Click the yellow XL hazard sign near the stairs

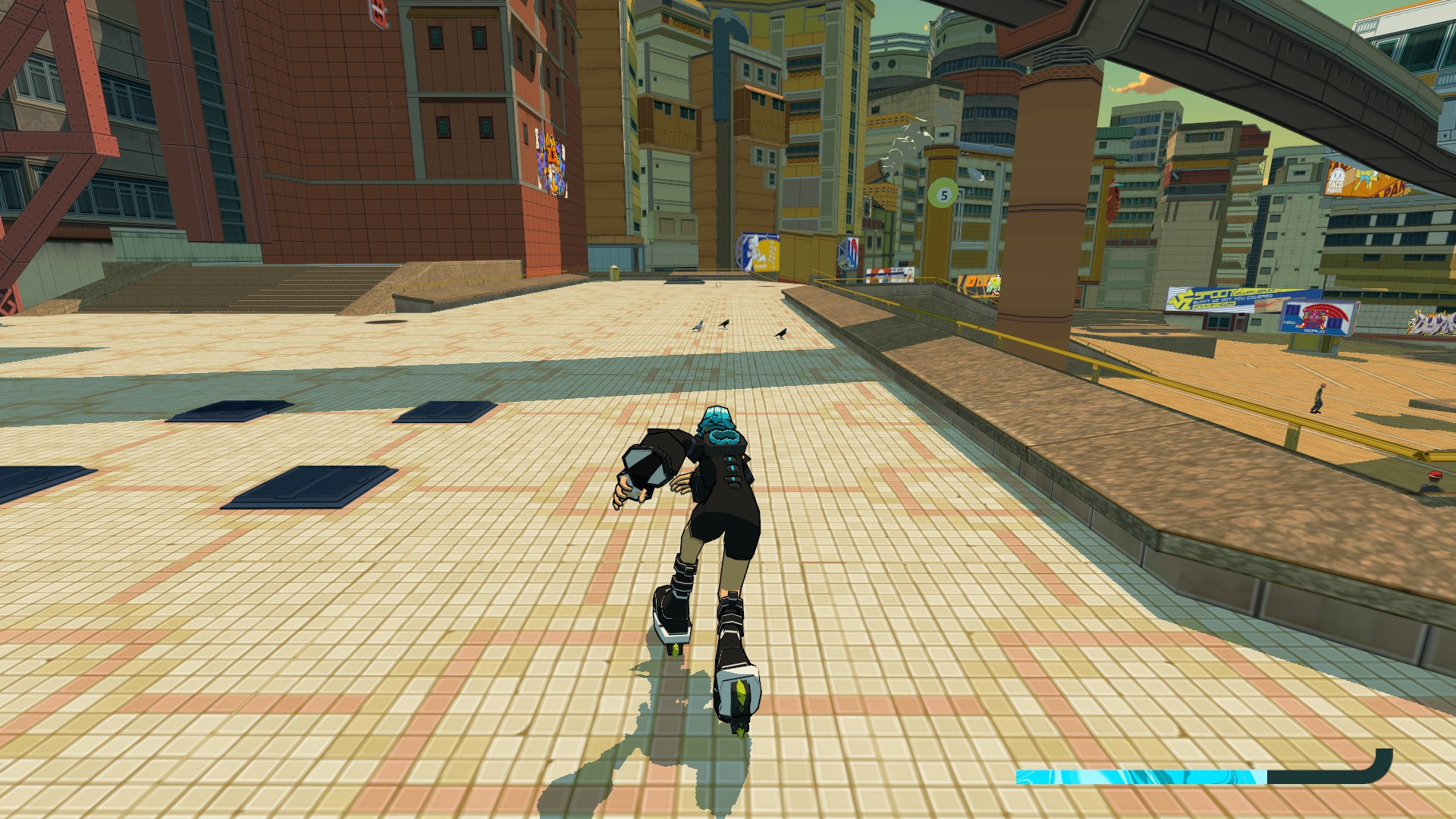click(973, 284)
